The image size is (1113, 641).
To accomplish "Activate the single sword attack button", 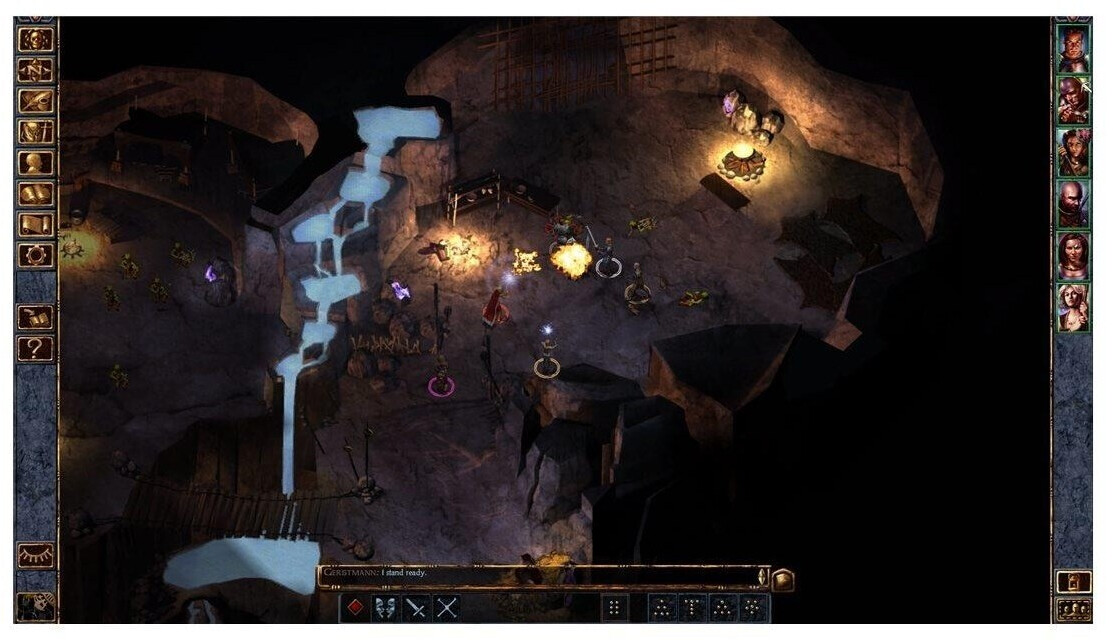I will 417,607.
